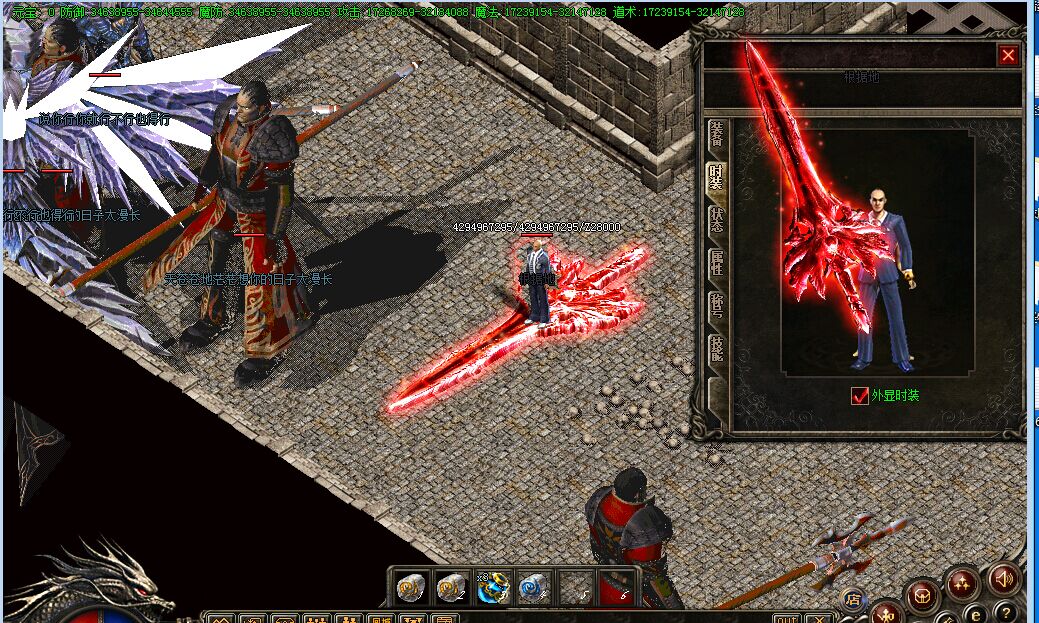Image resolution: width=1039 pixels, height=623 pixels.
Task: Close the character fashion panel
Action: (1008, 56)
